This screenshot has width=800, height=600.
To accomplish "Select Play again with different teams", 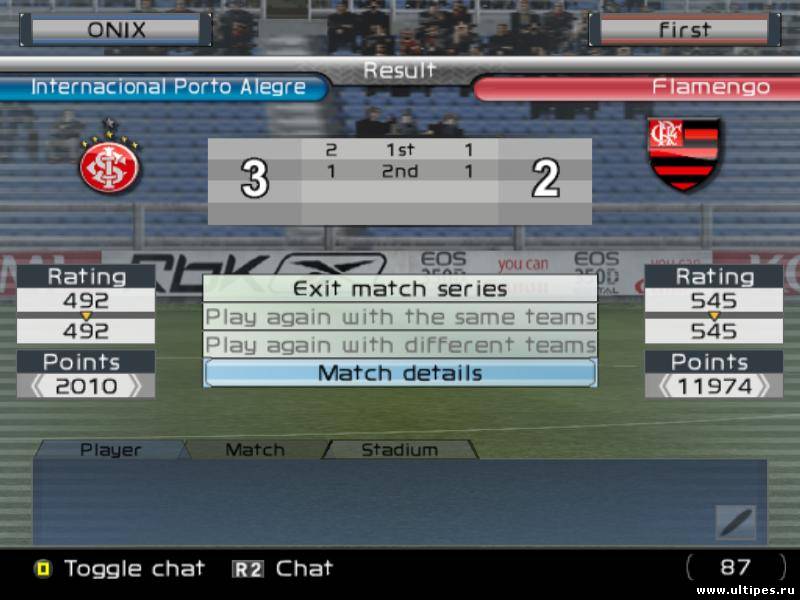I will pyautogui.click(x=400, y=345).
